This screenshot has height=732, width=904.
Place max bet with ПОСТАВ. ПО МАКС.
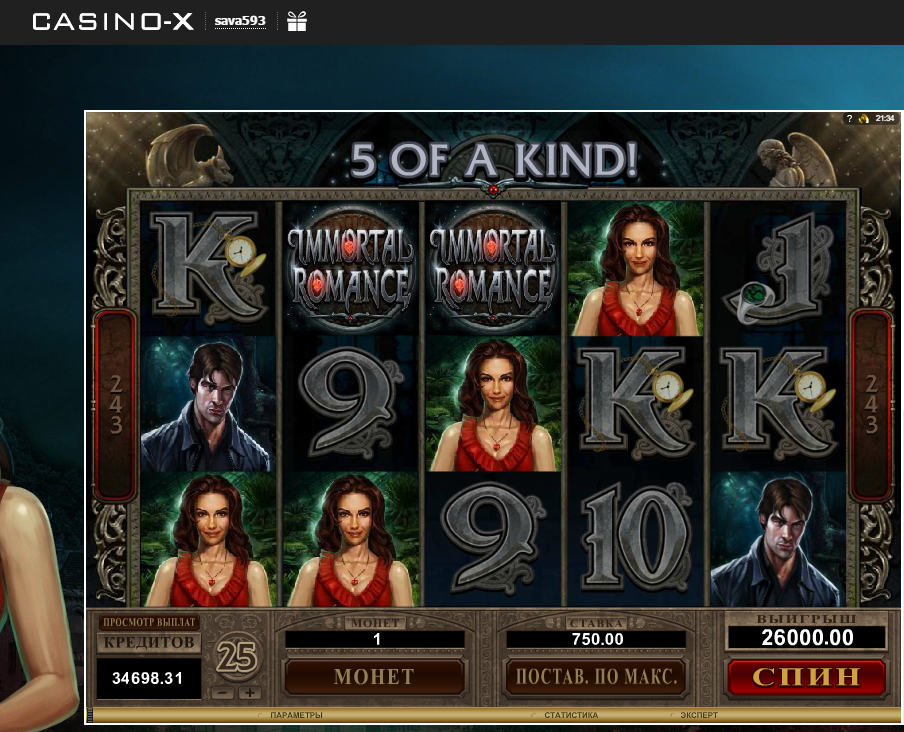[x=596, y=677]
